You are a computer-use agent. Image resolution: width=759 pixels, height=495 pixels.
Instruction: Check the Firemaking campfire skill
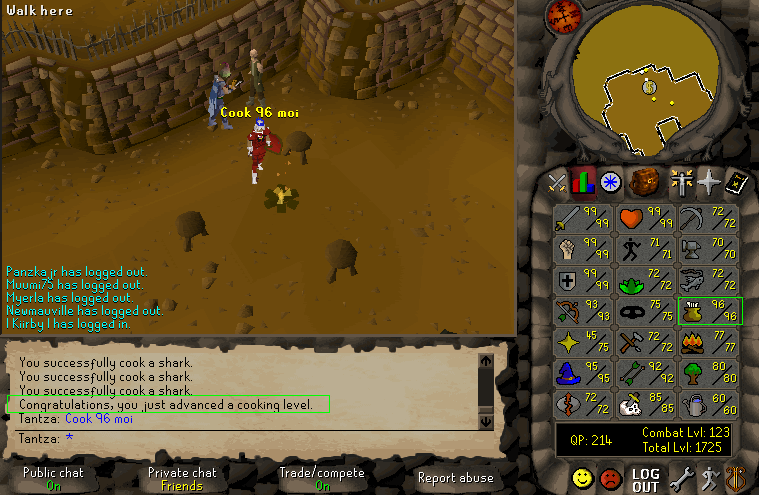point(709,343)
